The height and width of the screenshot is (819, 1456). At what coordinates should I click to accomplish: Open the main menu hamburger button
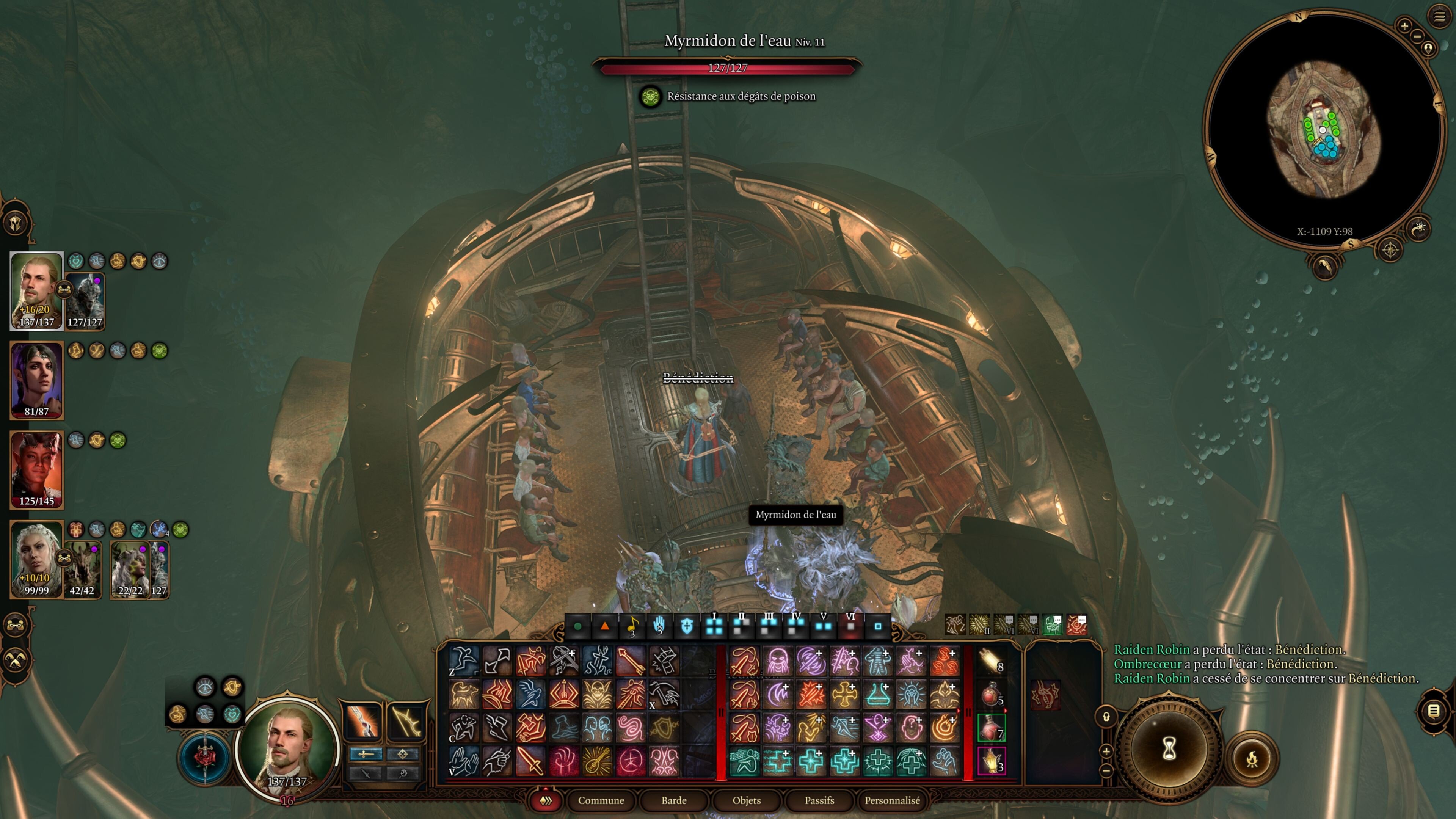click(1439, 16)
